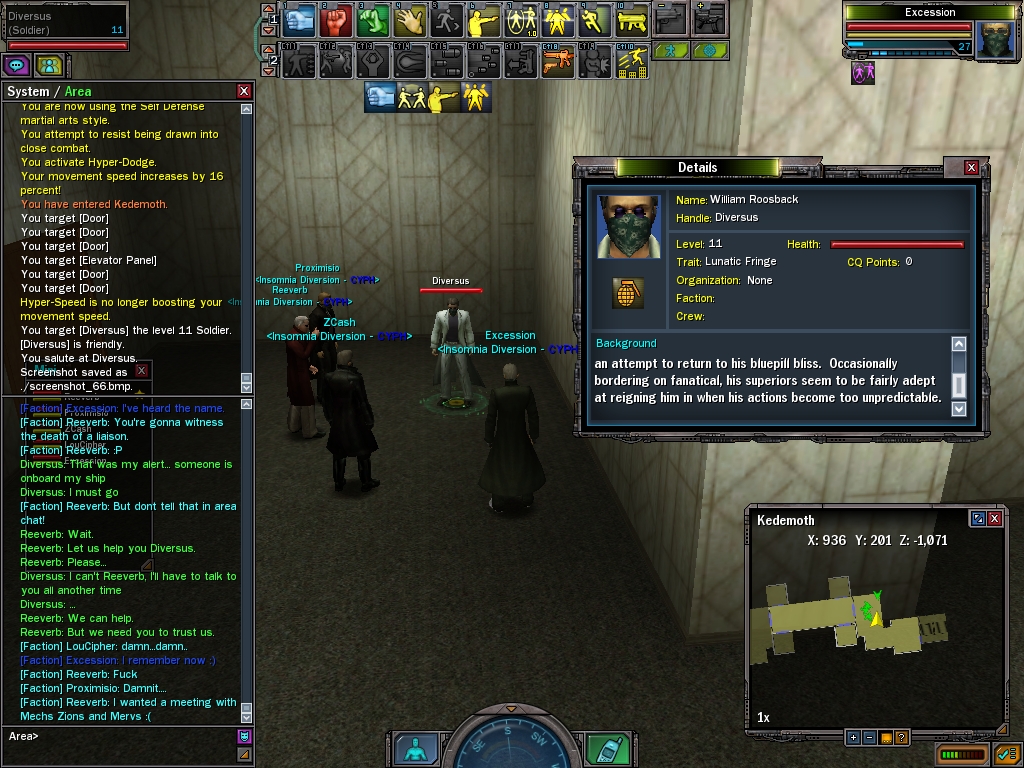Close the System / Area chat window
Viewport: 1024px width, 768px height.
click(244, 91)
